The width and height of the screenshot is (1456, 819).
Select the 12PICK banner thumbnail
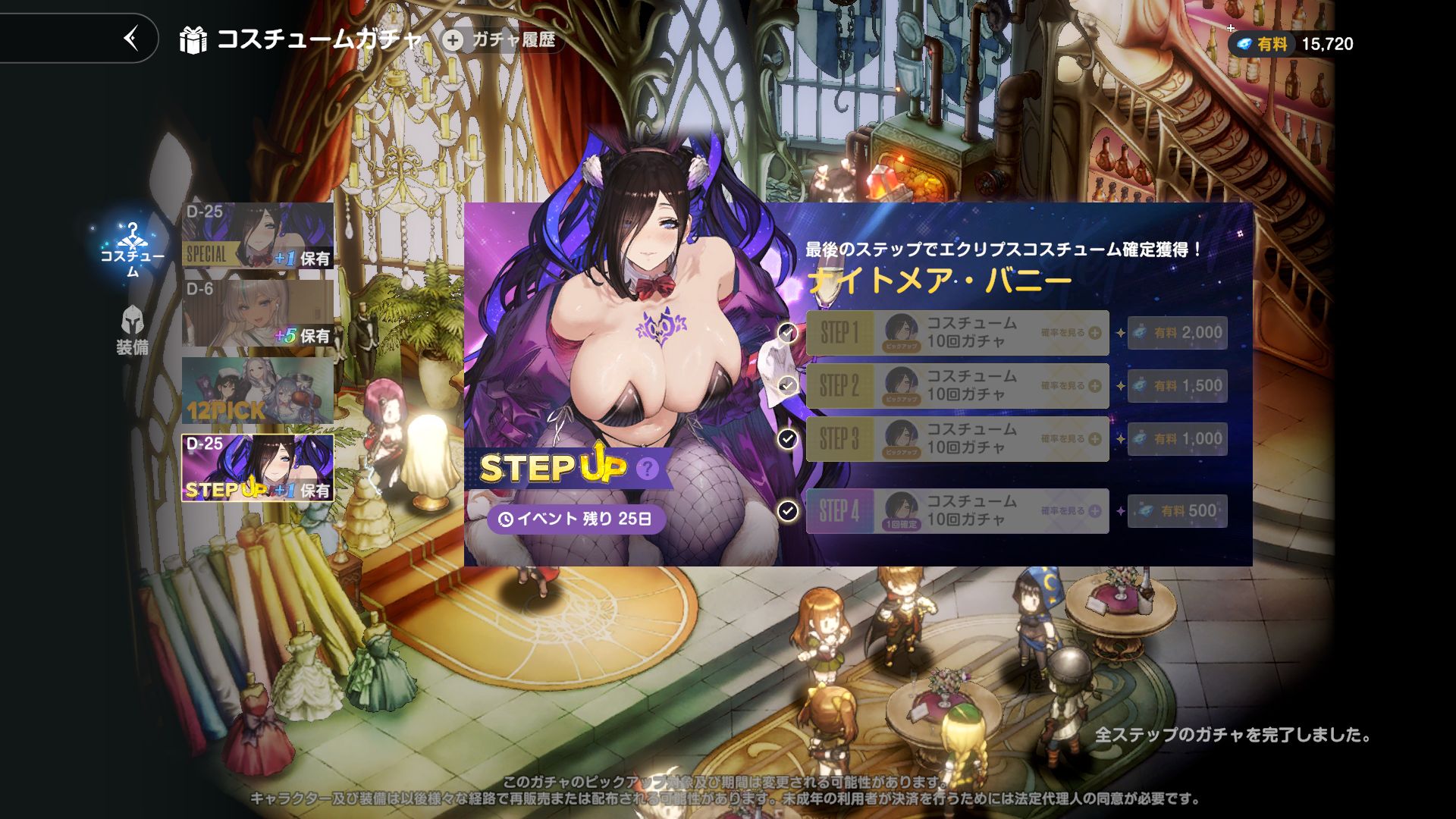pyautogui.click(x=258, y=391)
